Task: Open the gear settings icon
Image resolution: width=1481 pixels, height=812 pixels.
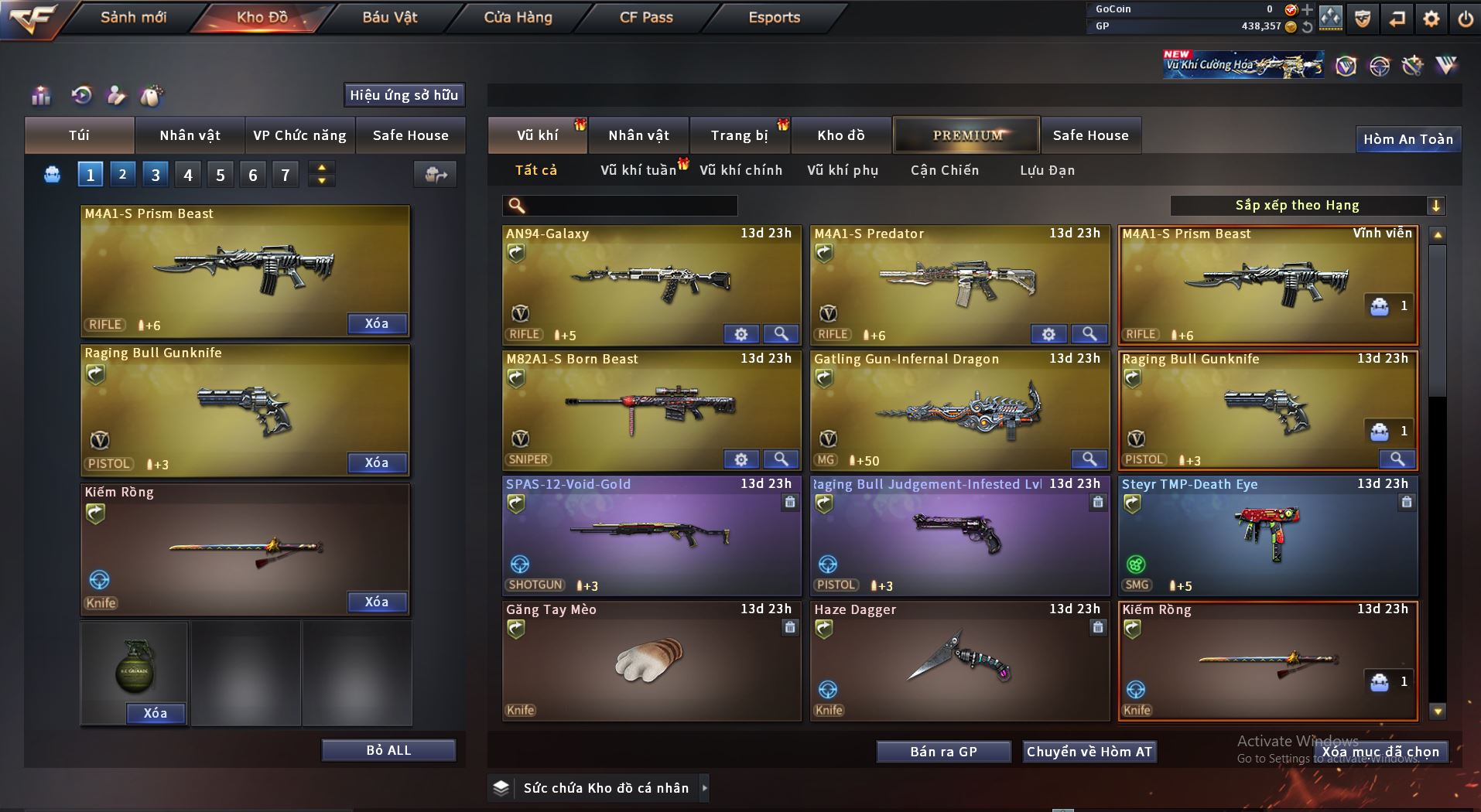Action: [1431, 19]
